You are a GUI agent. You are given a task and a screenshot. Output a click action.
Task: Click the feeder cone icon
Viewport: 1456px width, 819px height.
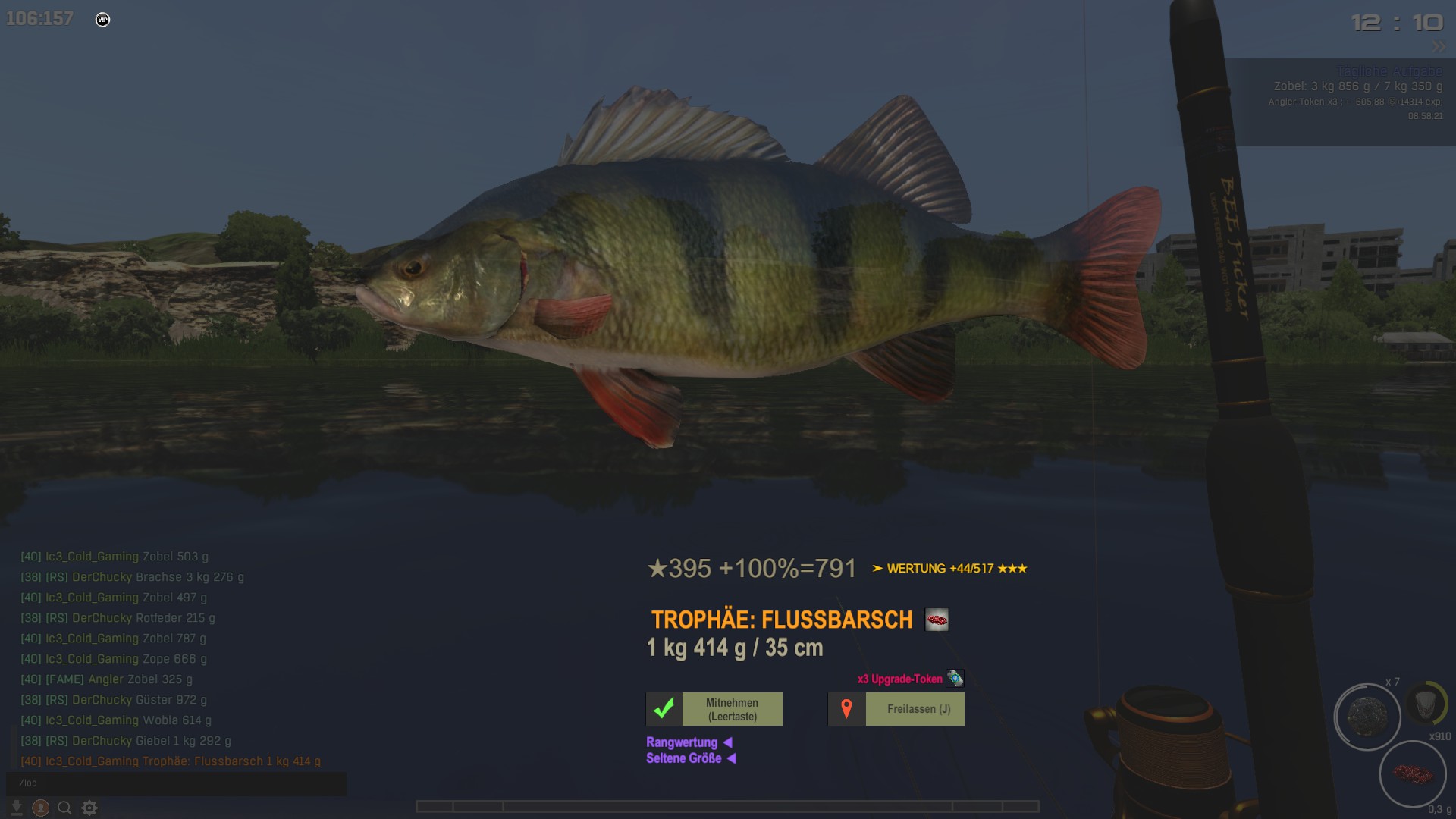1426,703
